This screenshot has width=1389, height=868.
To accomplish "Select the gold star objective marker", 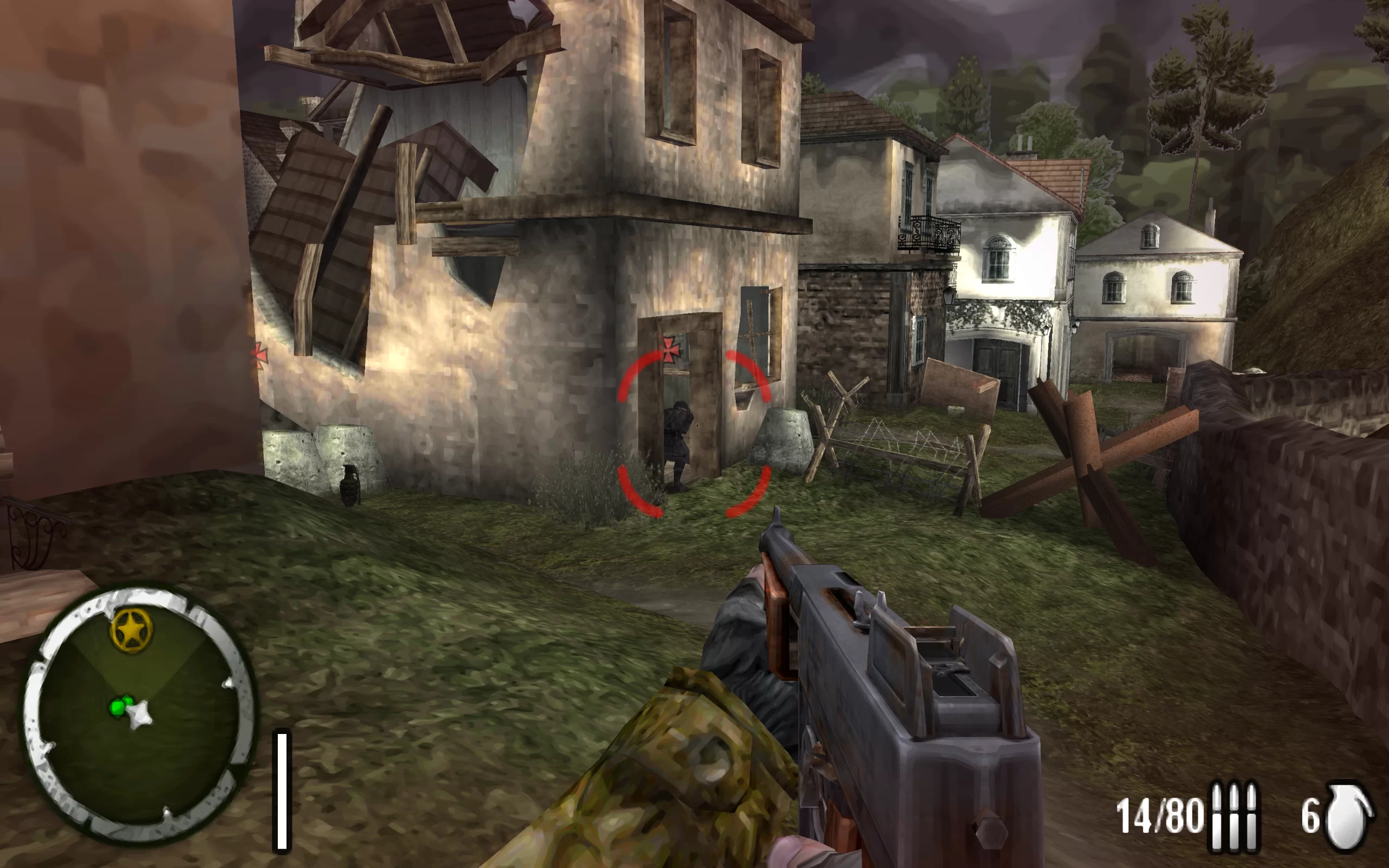I will [x=131, y=630].
